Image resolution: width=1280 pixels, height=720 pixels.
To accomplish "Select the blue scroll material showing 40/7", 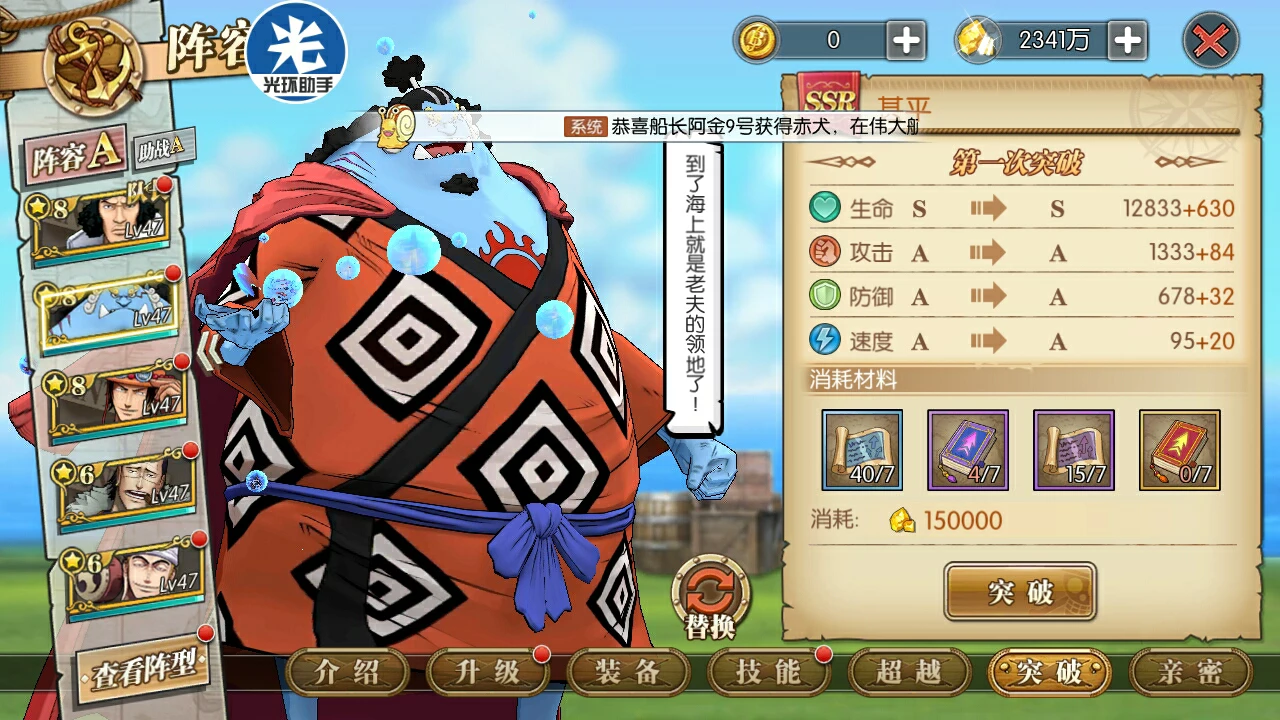I will [862, 450].
